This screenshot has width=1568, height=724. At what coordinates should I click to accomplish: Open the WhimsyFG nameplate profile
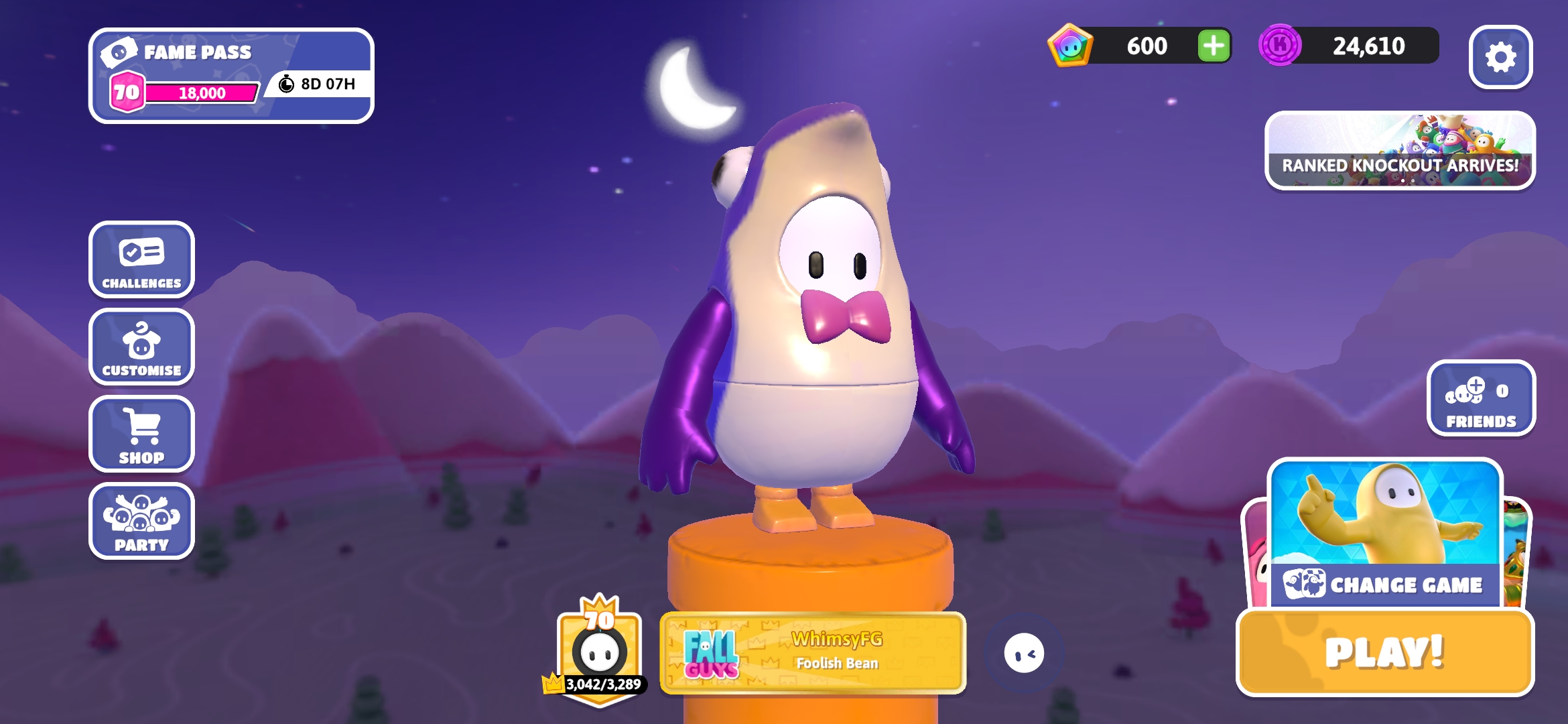813,652
